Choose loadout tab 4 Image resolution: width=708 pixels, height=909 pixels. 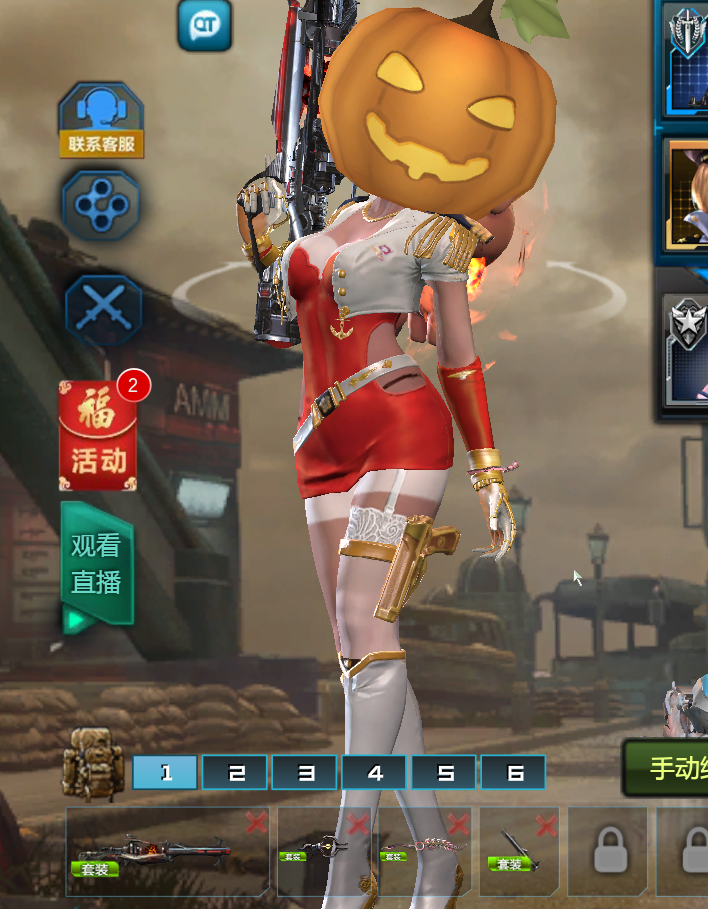(374, 772)
